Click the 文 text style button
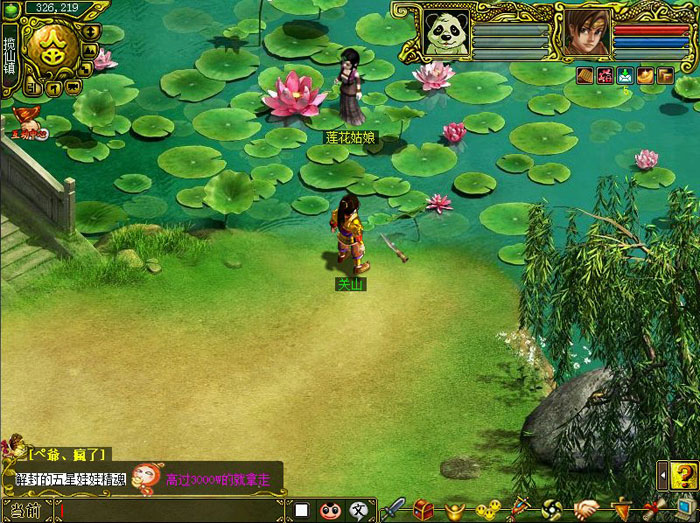Viewport: 700px width, 523px height. pos(358,510)
